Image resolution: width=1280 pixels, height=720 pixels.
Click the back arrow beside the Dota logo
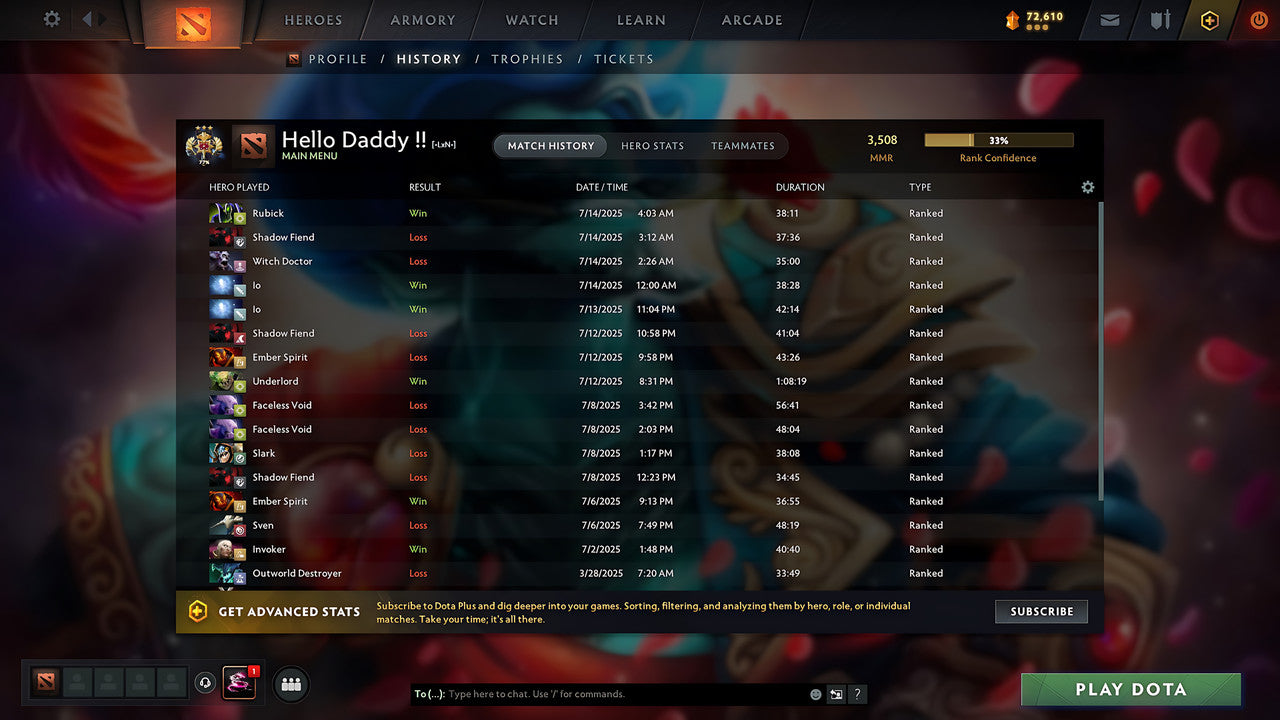point(86,18)
